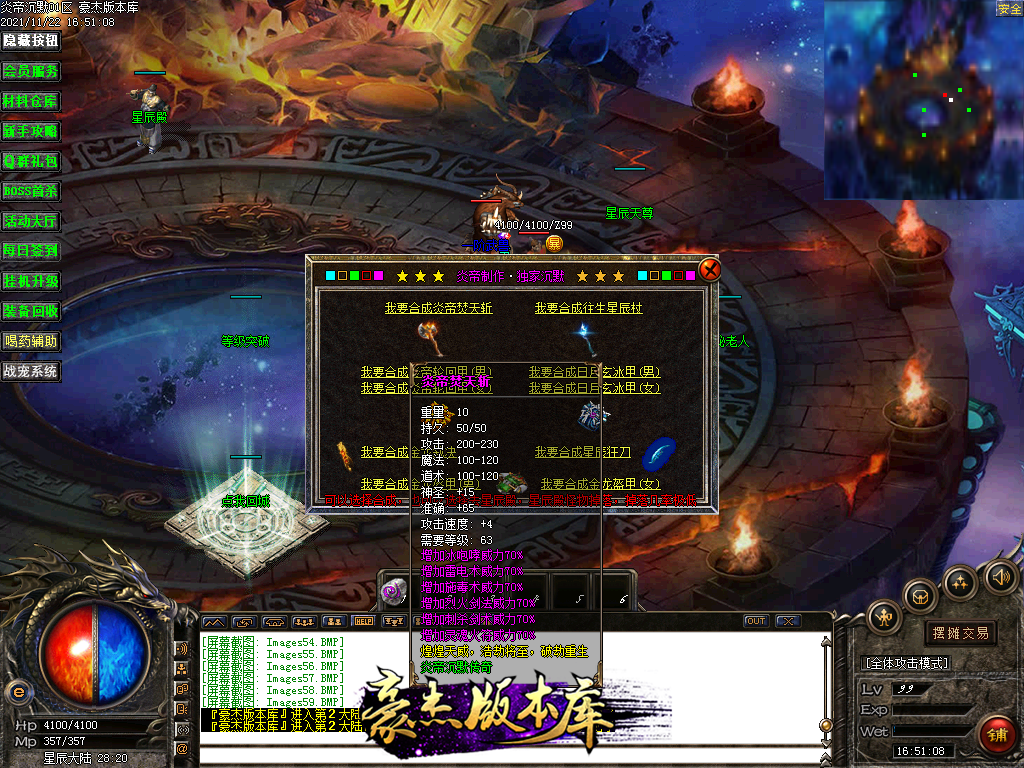Open the 会员服务 member services menu
This screenshot has height=768, width=1024.
[30, 71]
